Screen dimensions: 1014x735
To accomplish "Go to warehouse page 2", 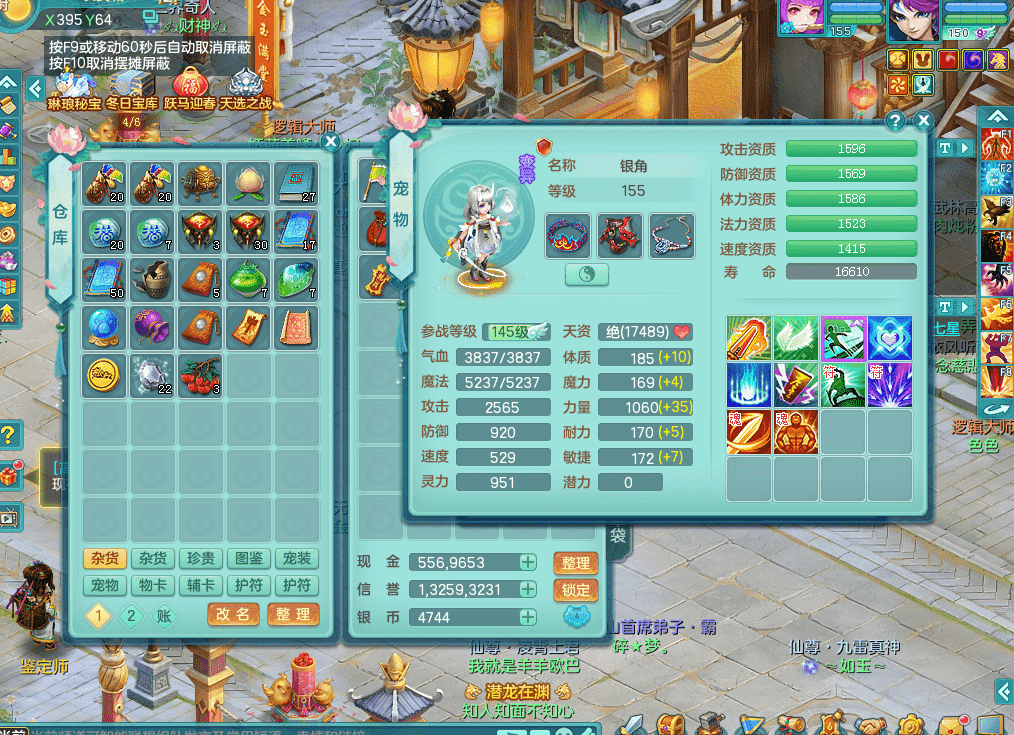I will pos(131,615).
